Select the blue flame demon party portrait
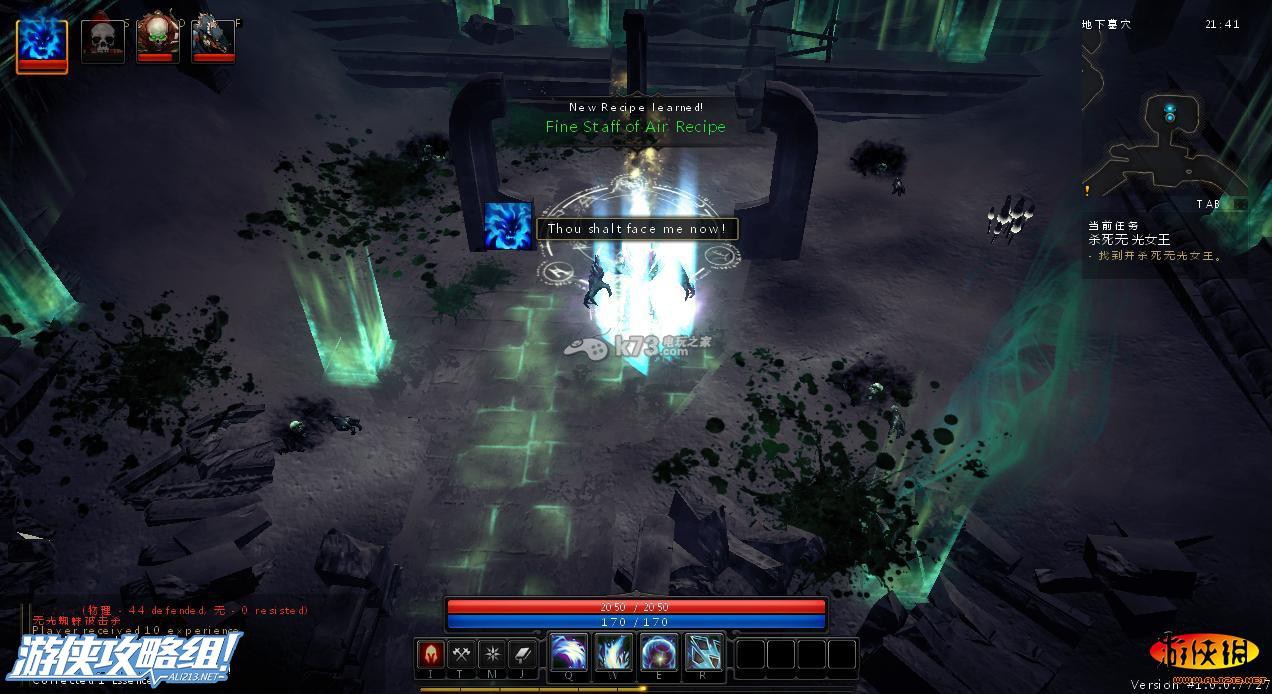Image resolution: width=1272 pixels, height=694 pixels. point(42,42)
